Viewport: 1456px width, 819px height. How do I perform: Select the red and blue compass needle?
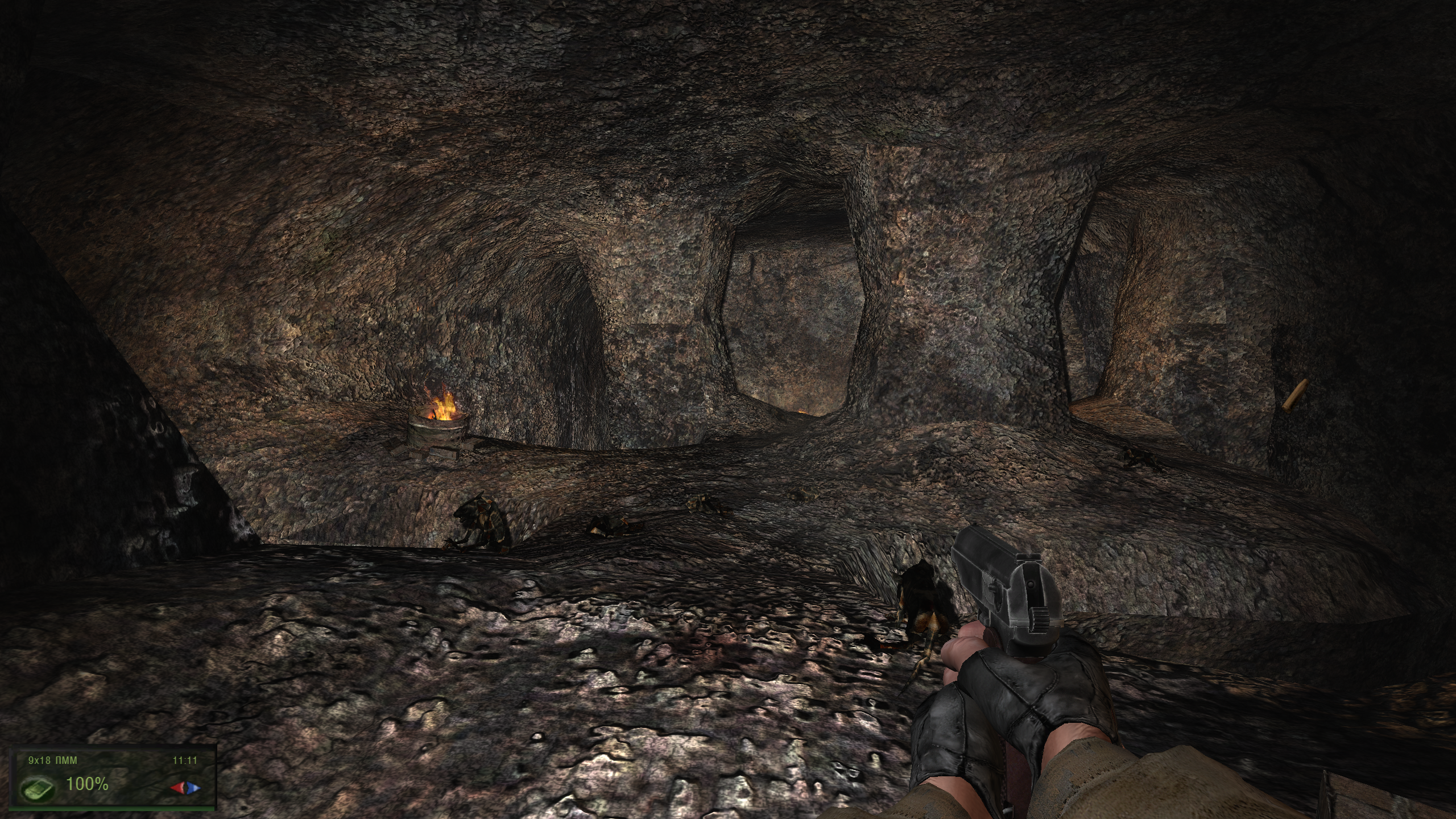tap(186, 788)
